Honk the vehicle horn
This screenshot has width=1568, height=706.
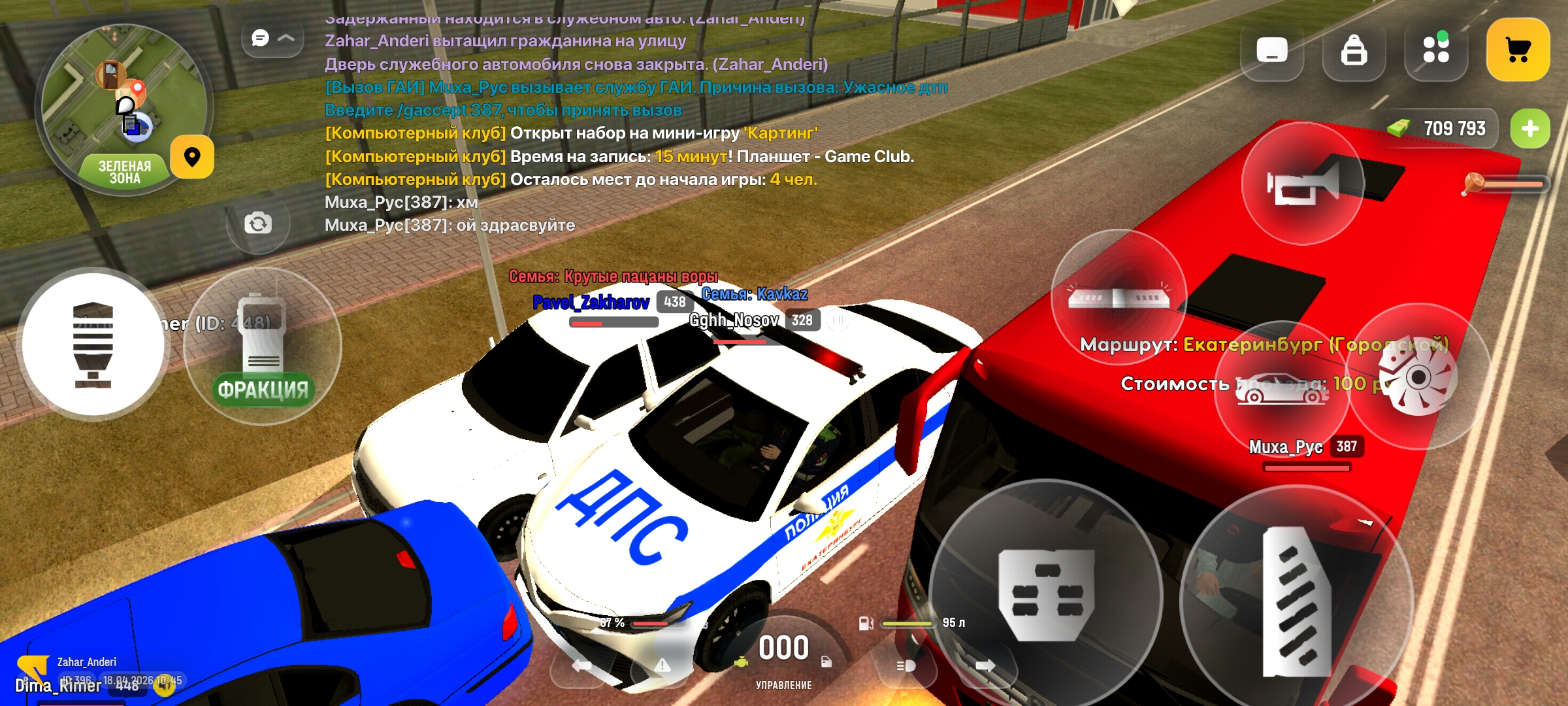1303,184
